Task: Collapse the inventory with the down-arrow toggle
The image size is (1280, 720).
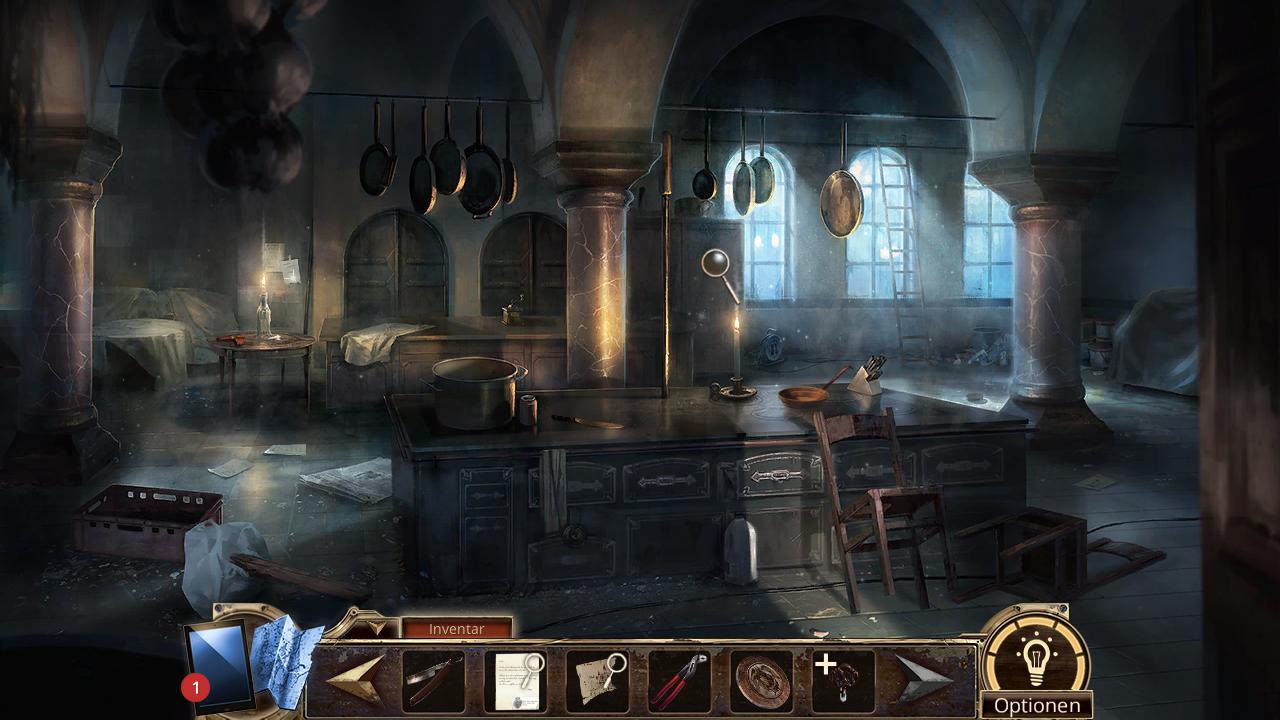Action: 375,628
